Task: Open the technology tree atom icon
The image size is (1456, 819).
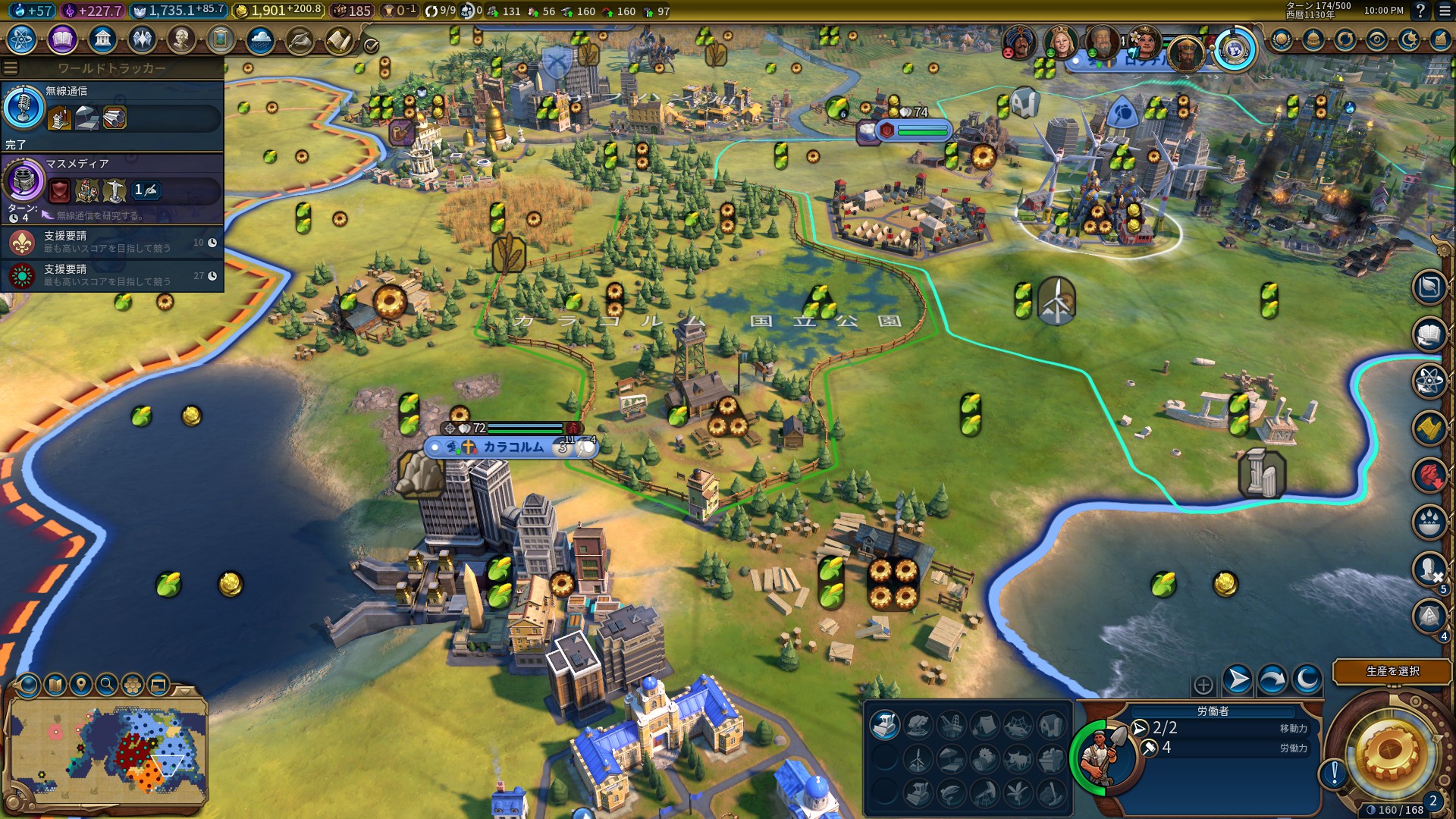Action: pyautogui.click(x=22, y=39)
